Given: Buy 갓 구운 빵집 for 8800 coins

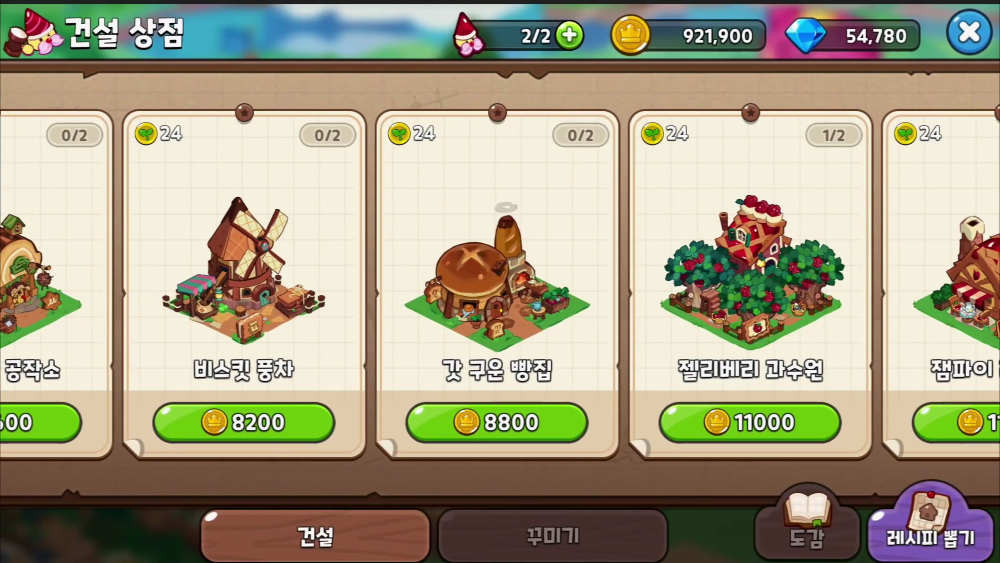Looking at the screenshot, I should [x=496, y=422].
